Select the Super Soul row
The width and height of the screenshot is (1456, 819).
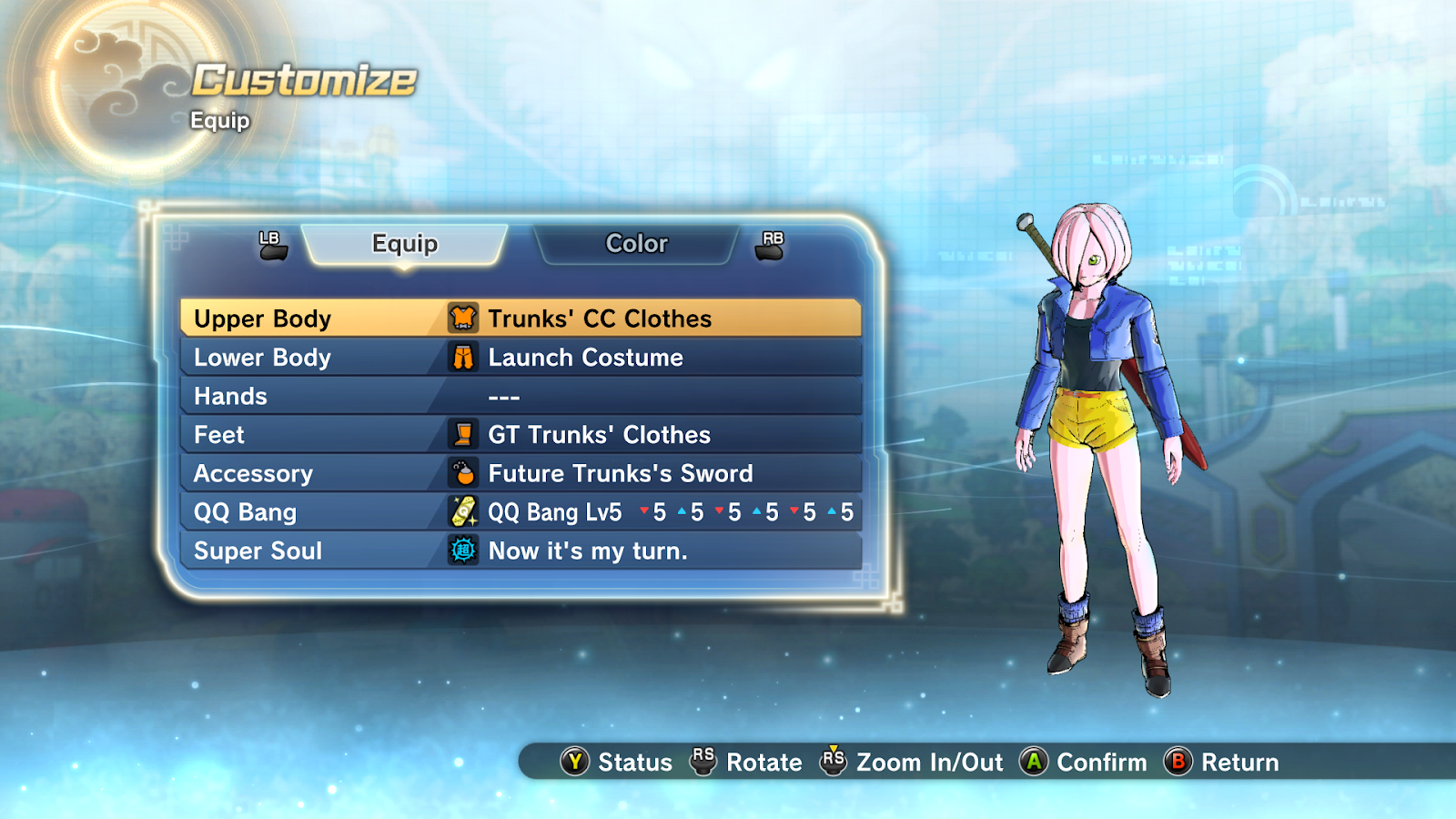(x=521, y=551)
